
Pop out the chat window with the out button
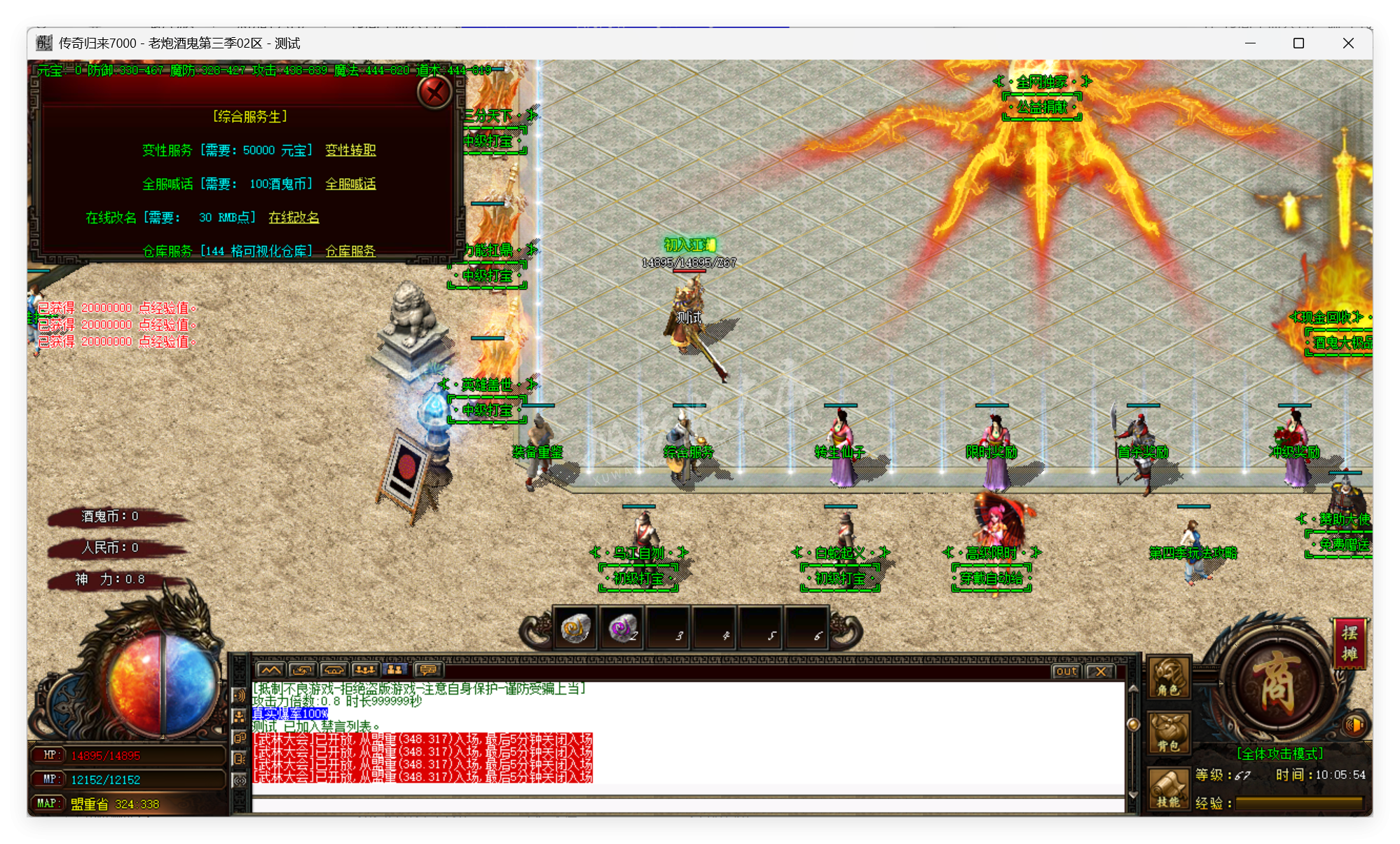(x=1066, y=672)
